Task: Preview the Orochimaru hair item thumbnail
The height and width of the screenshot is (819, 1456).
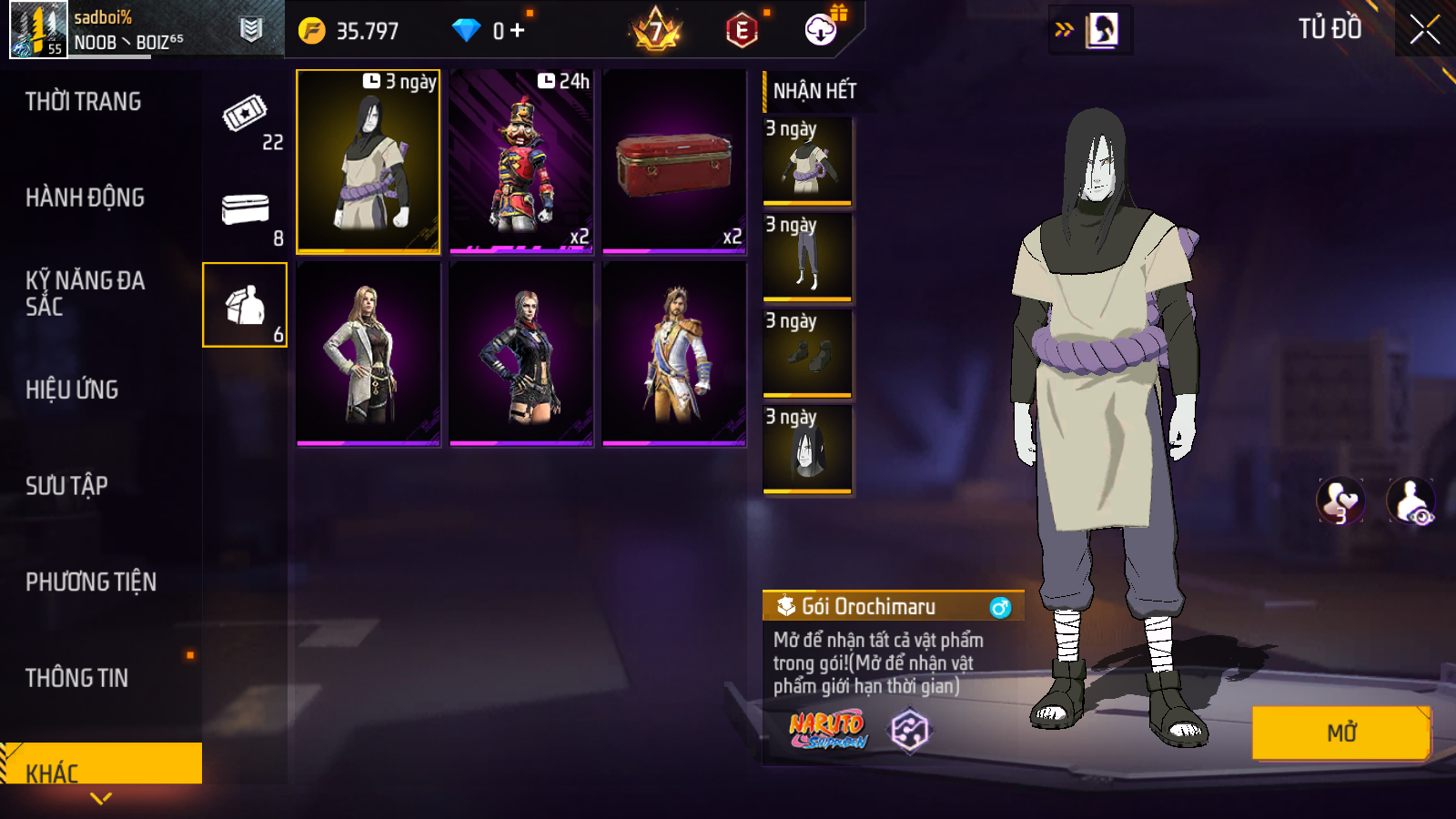Action: 807,450
